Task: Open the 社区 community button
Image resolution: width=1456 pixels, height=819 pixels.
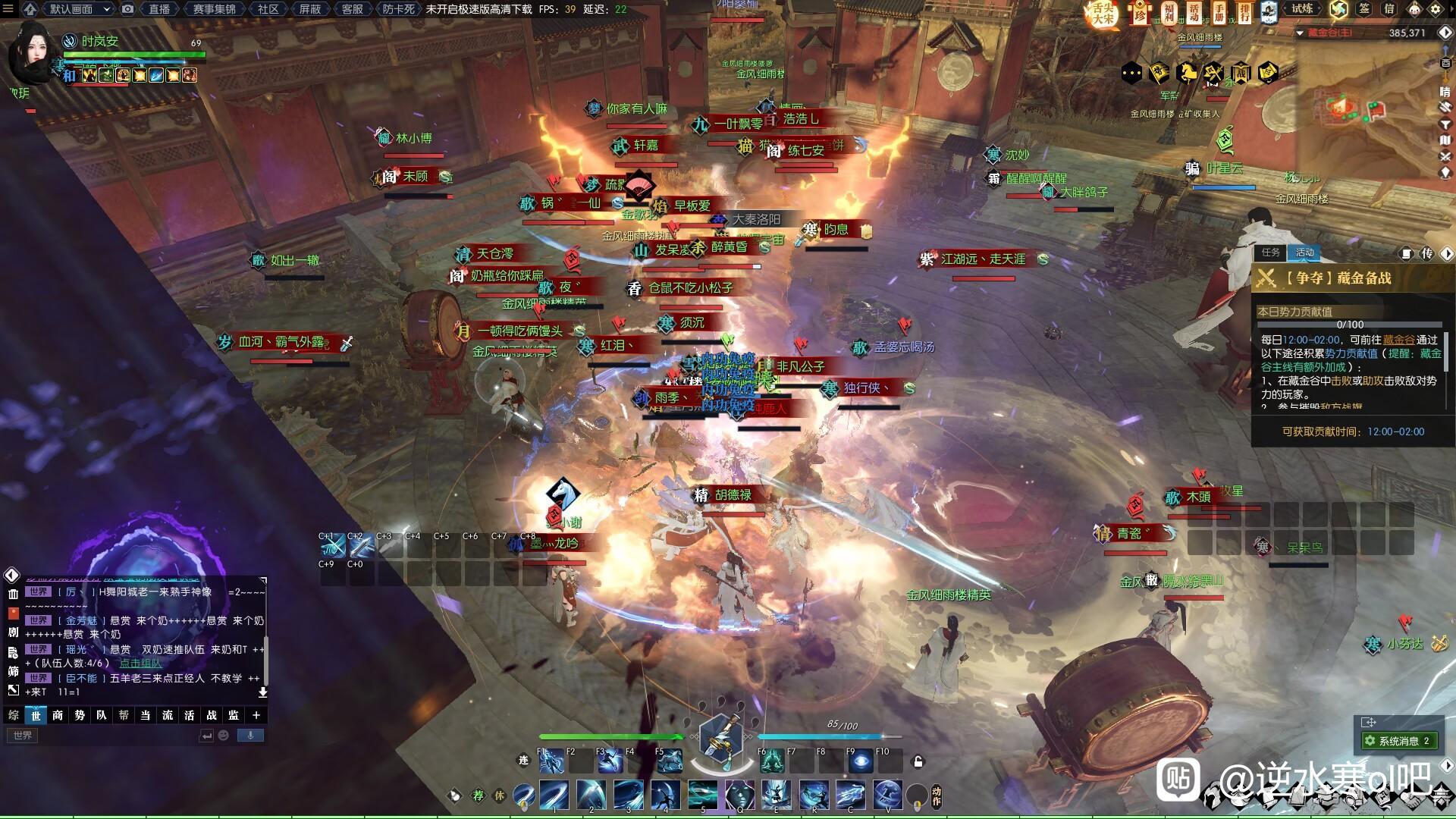Action: pos(268,9)
